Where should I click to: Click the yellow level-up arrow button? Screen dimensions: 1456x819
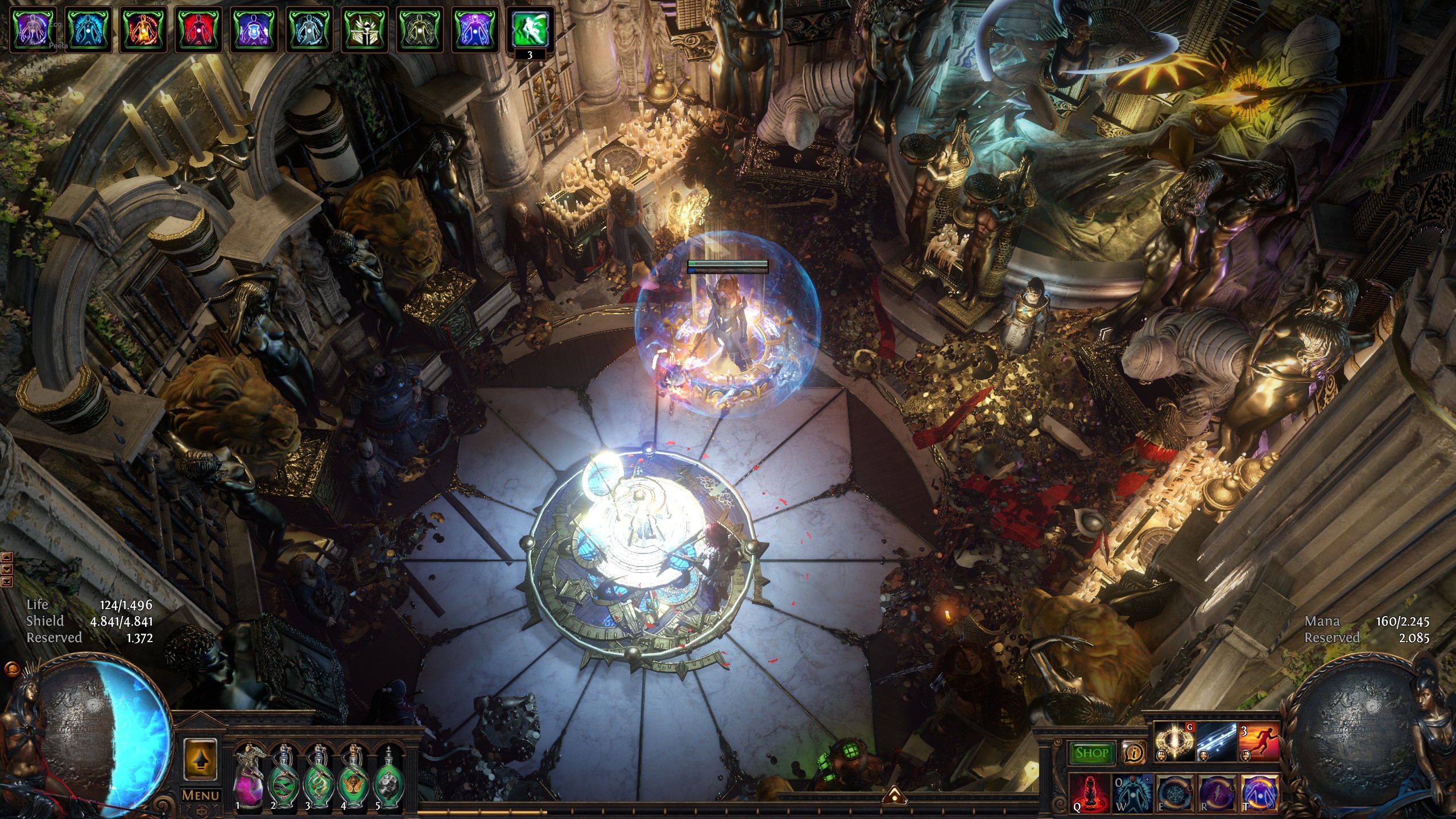(x=200, y=759)
